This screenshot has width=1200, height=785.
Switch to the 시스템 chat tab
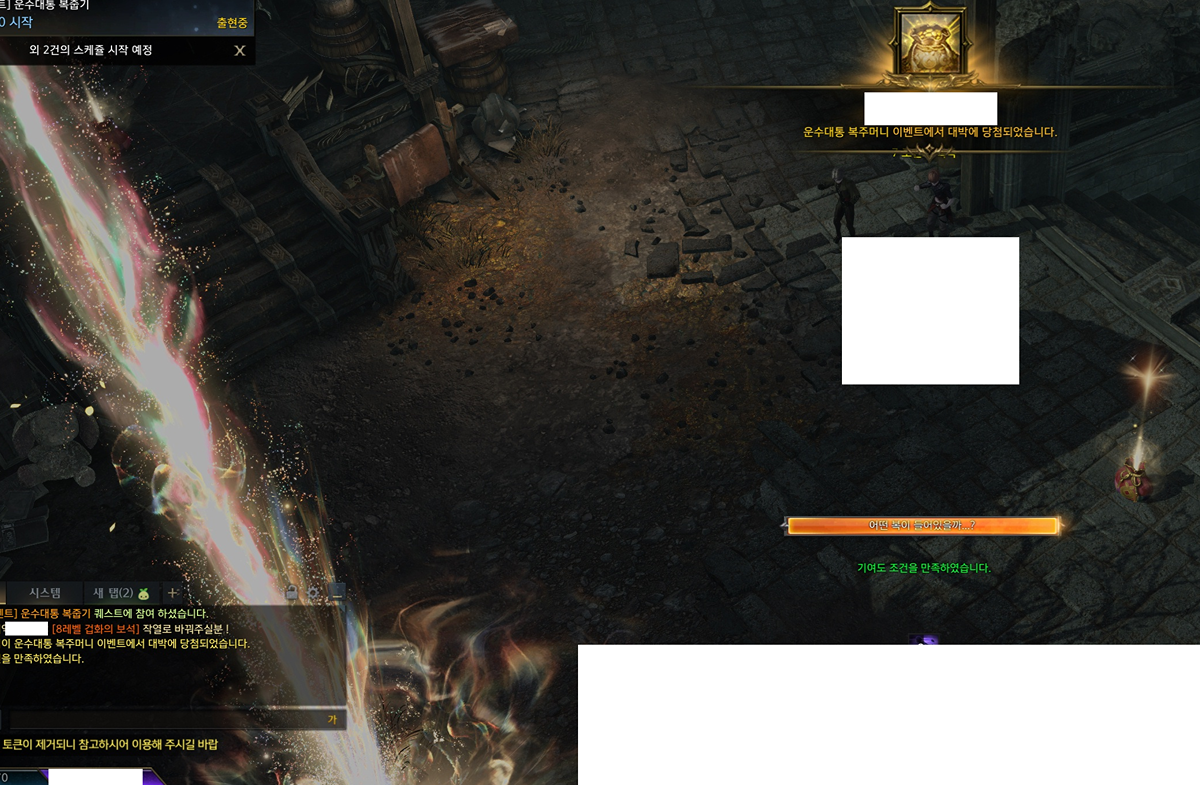coord(45,593)
